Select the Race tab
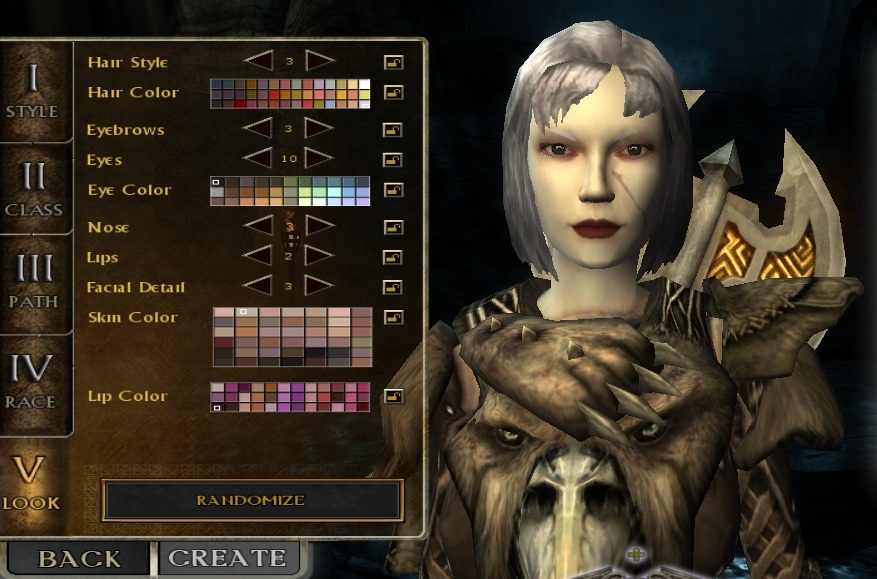This screenshot has height=579, width=877. [33, 381]
